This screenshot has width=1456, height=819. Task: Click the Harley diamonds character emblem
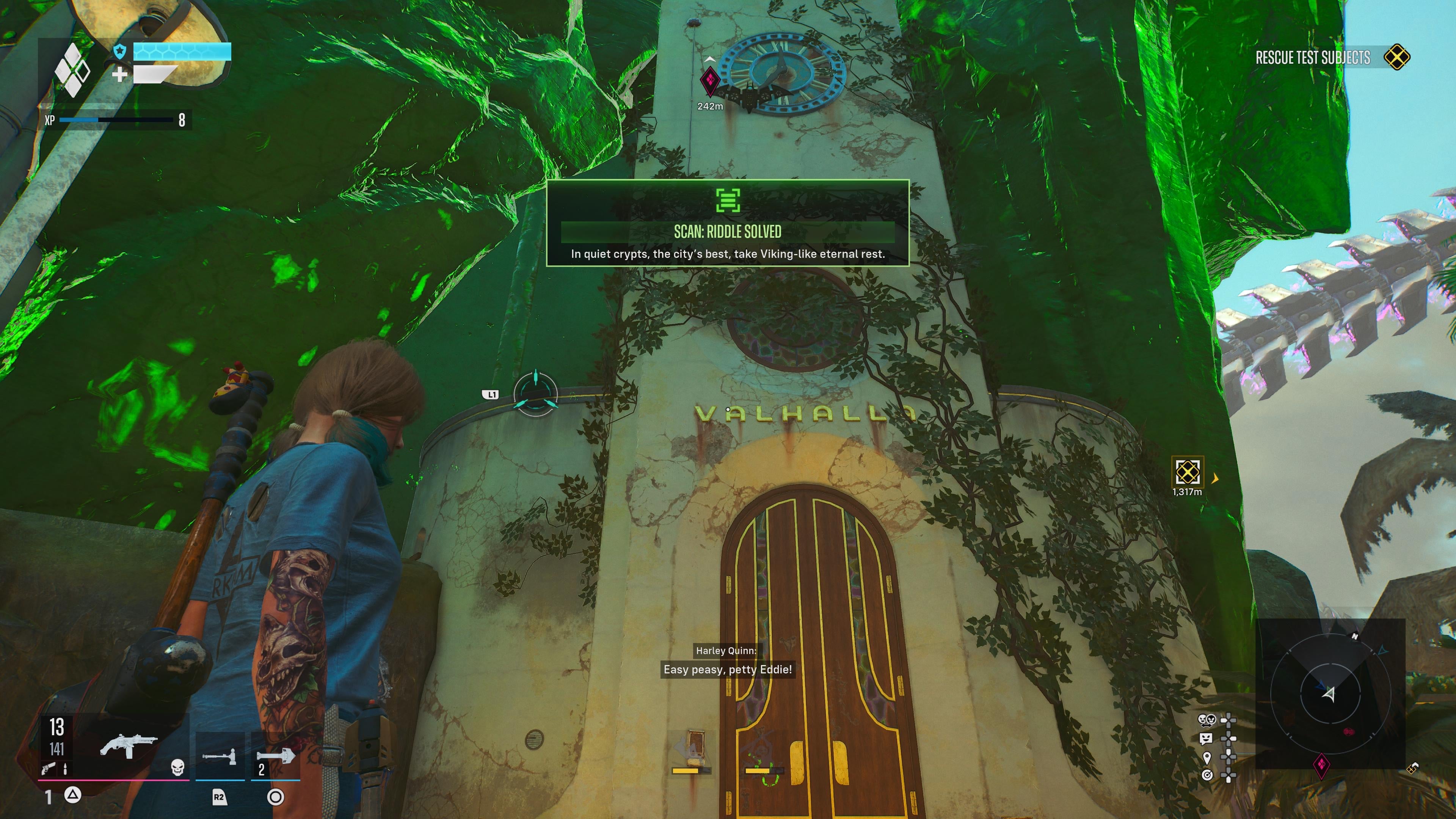(x=72, y=70)
